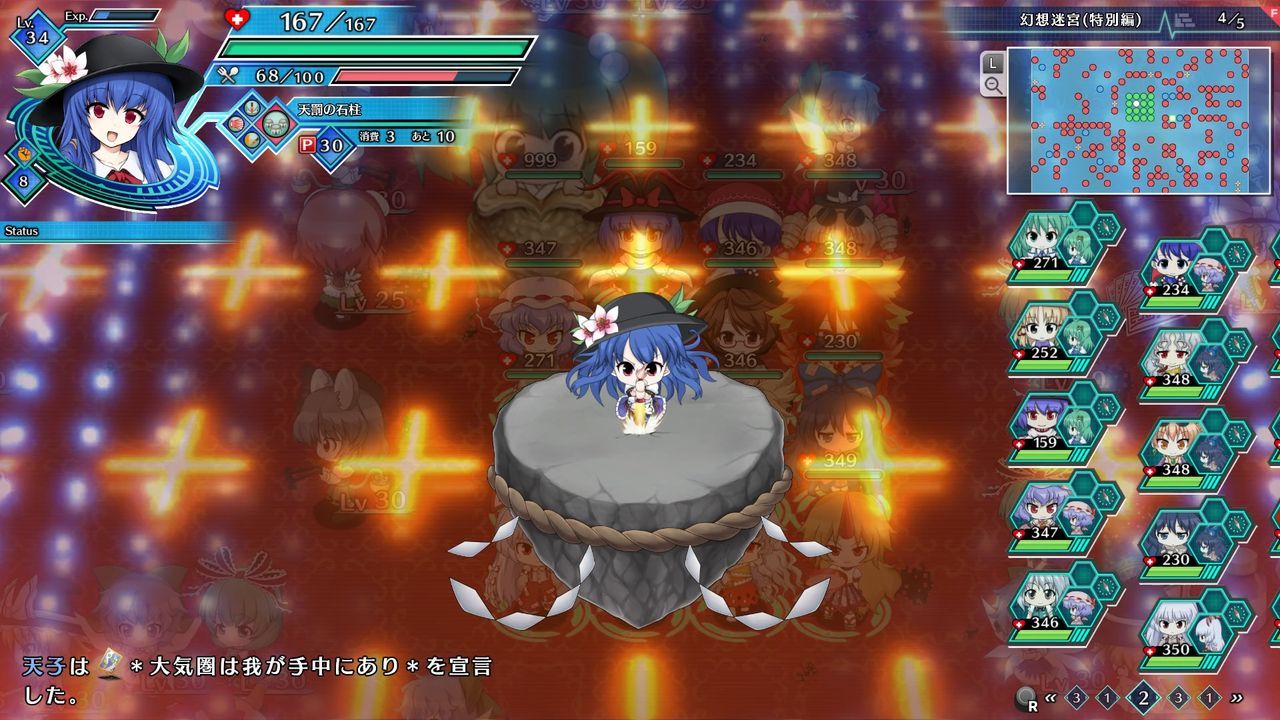The width and height of the screenshot is (1280, 720).
Task: Click the red P cost icon showing 30
Action: [x=308, y=144]
